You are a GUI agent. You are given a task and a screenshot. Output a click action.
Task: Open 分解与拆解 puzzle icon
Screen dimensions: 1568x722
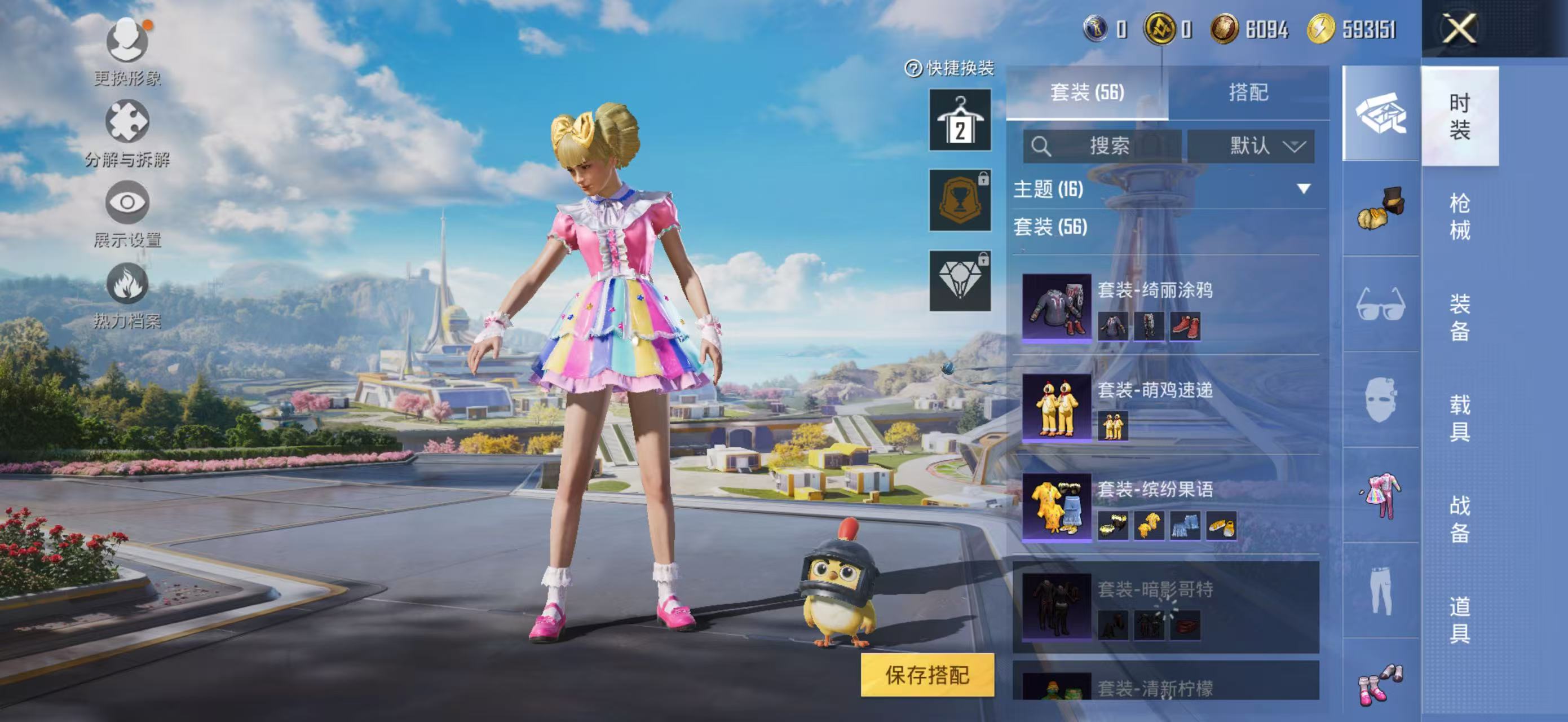point(127,122)
